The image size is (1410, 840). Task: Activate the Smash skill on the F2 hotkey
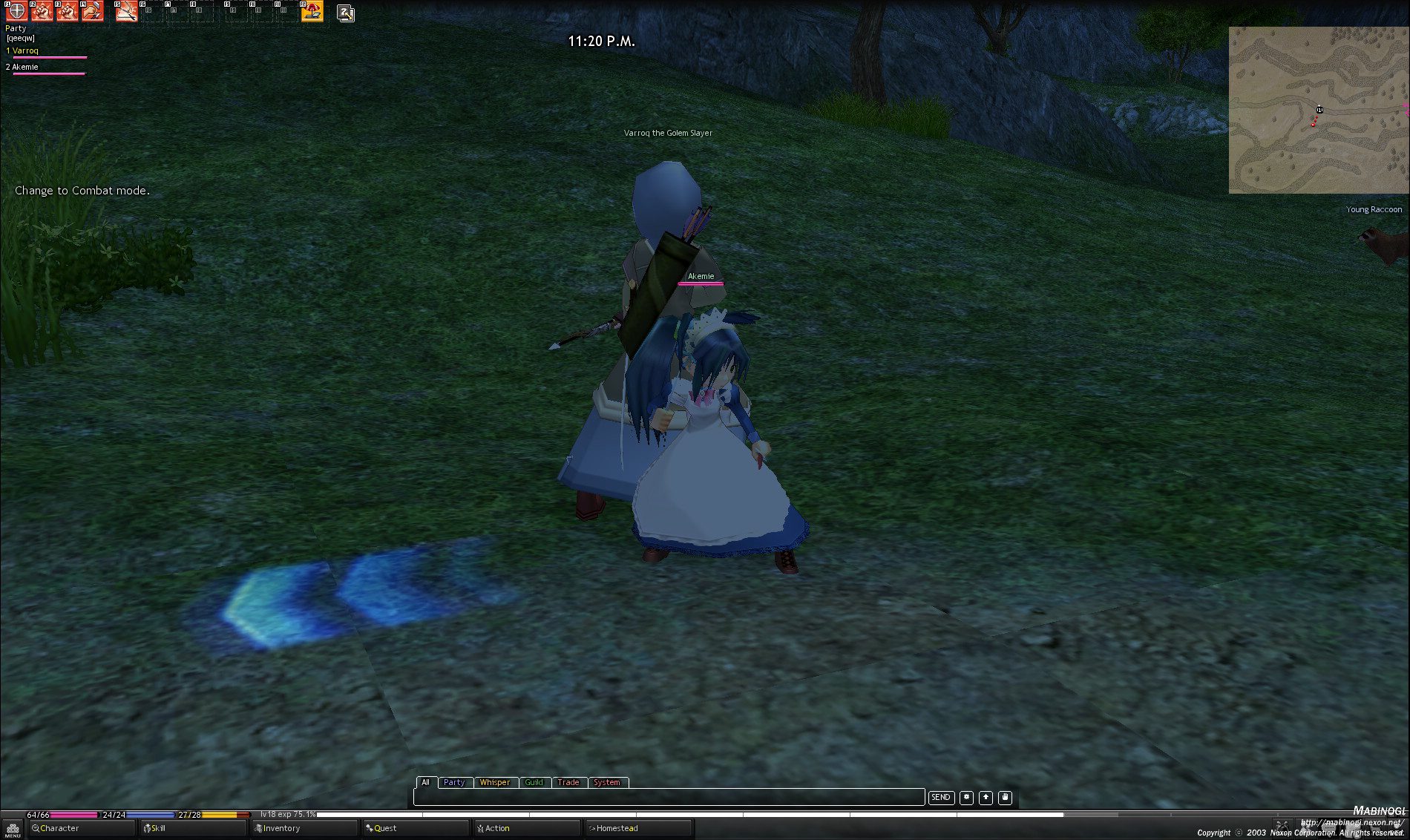42,12
